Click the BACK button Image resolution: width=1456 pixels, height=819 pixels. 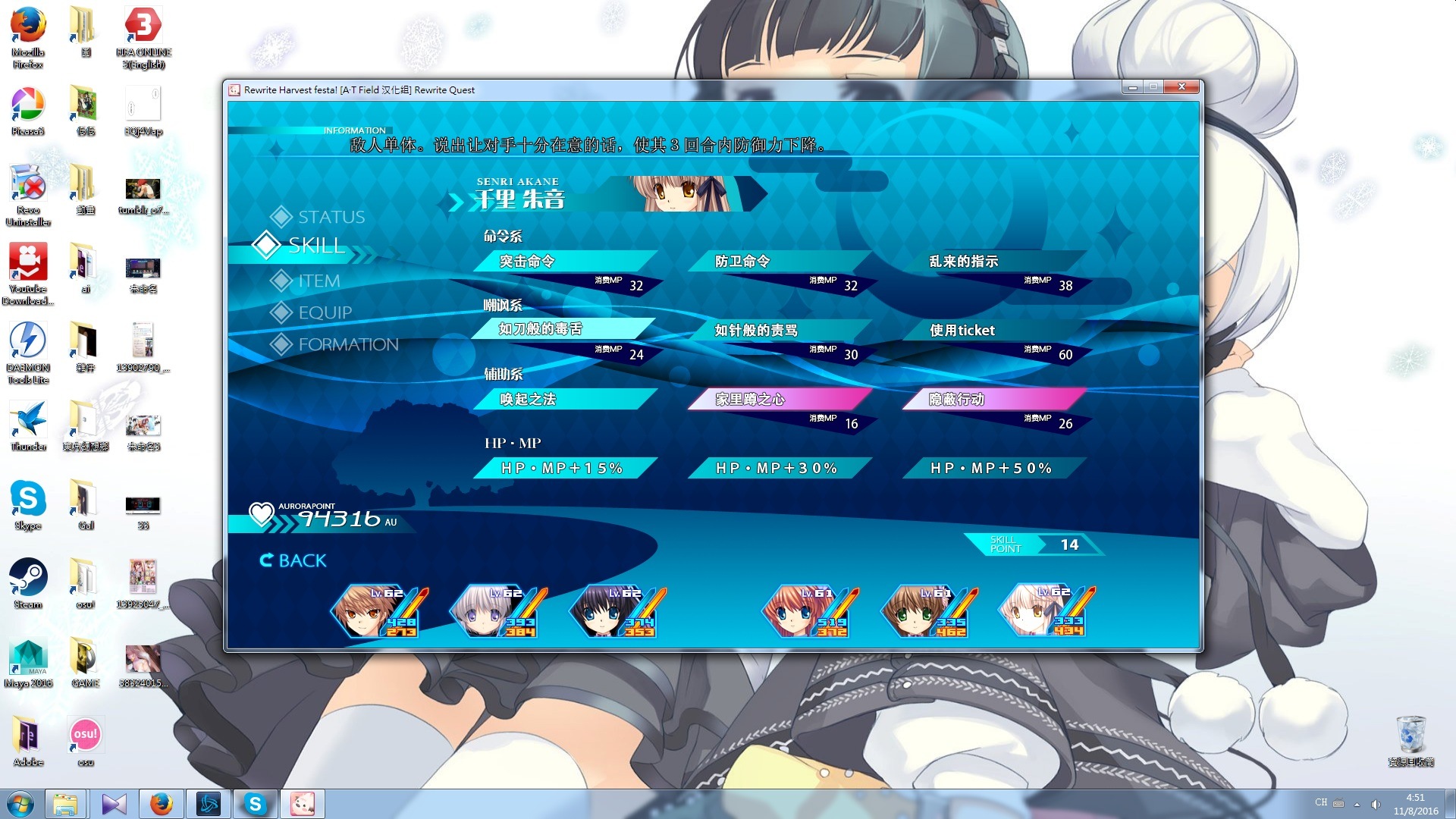tap(293, 560)
